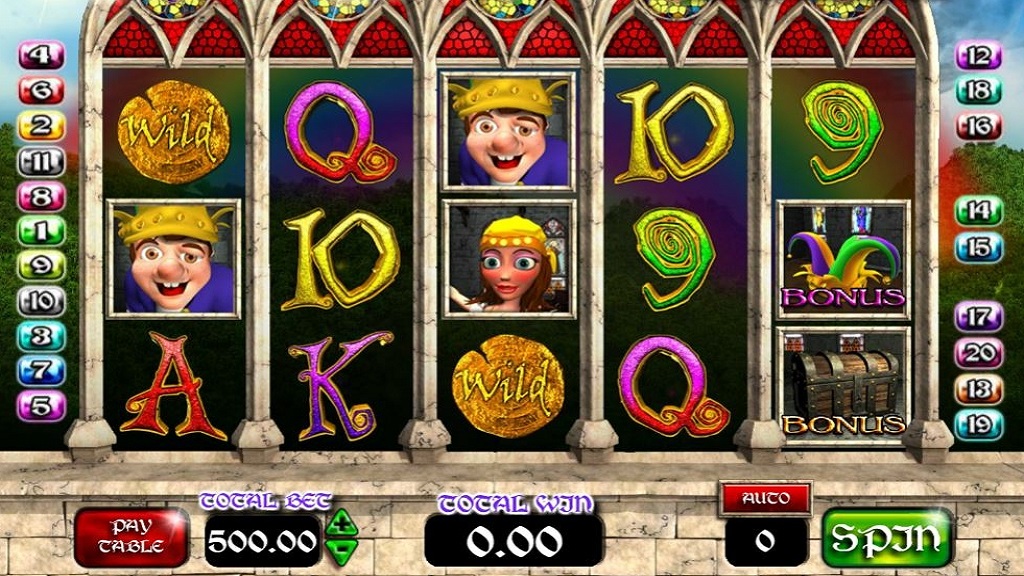Activate payline number 5

42,406
